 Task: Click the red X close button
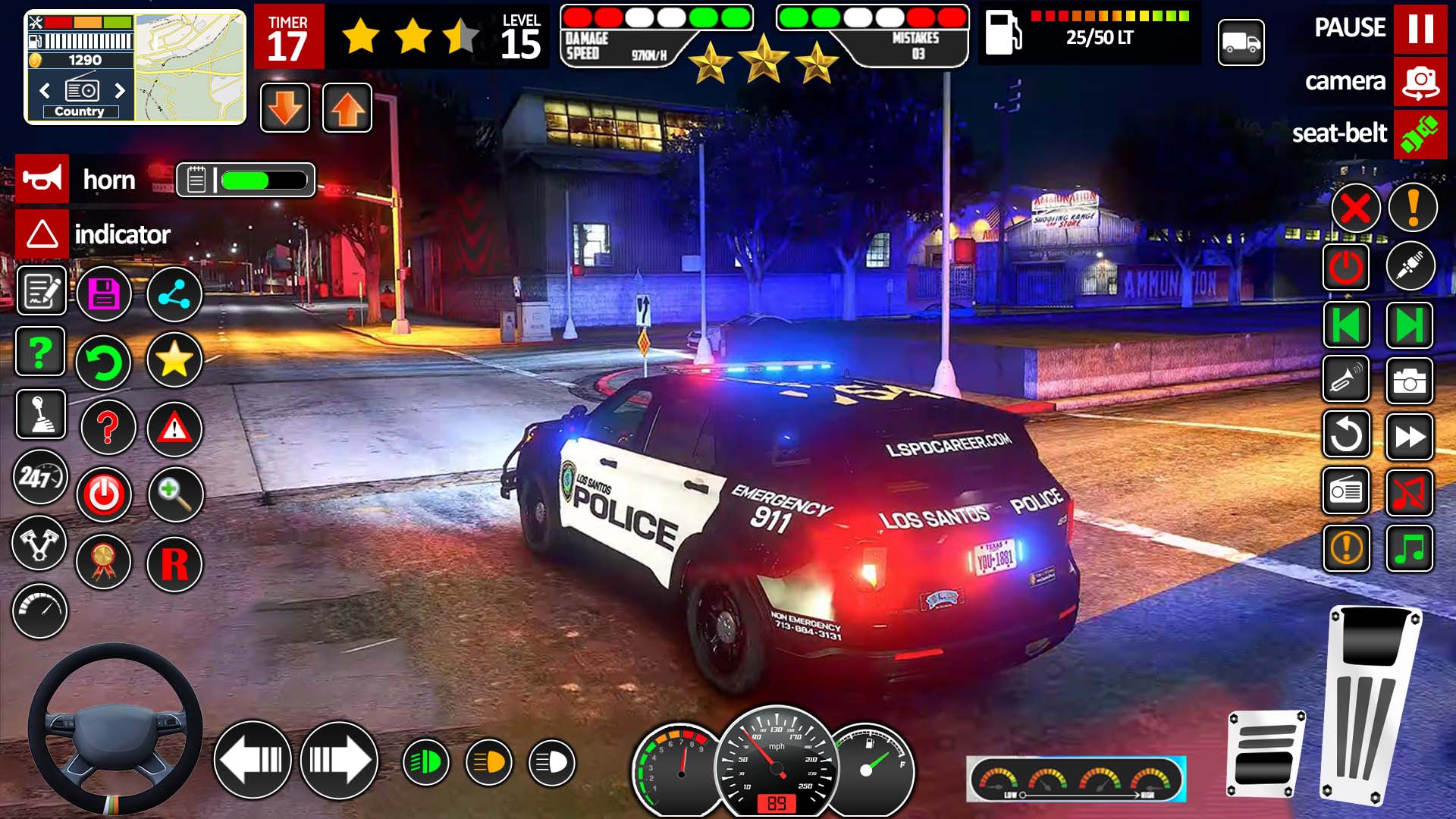[1355, 208]
